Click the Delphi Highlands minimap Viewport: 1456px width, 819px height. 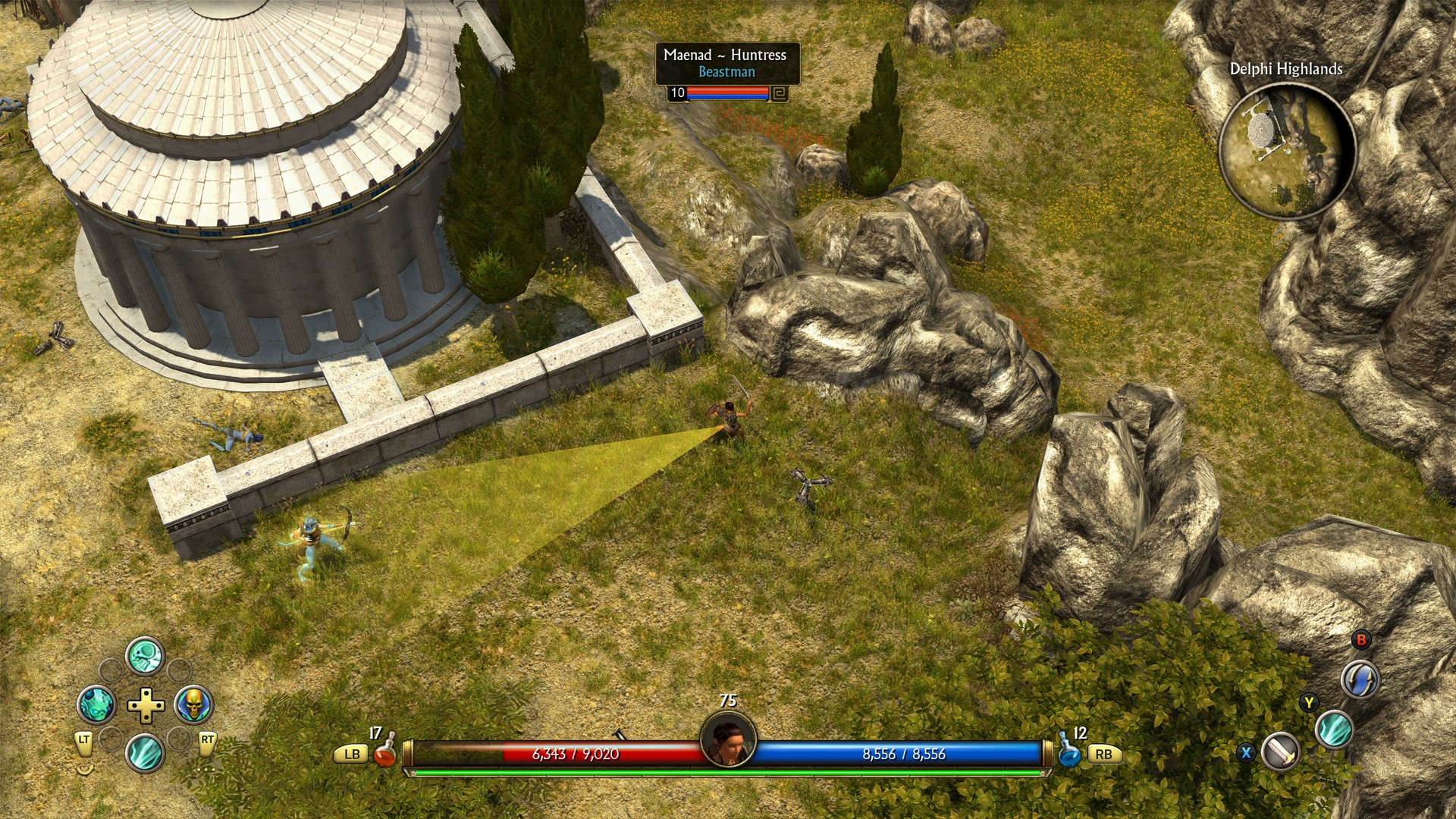1286,151
